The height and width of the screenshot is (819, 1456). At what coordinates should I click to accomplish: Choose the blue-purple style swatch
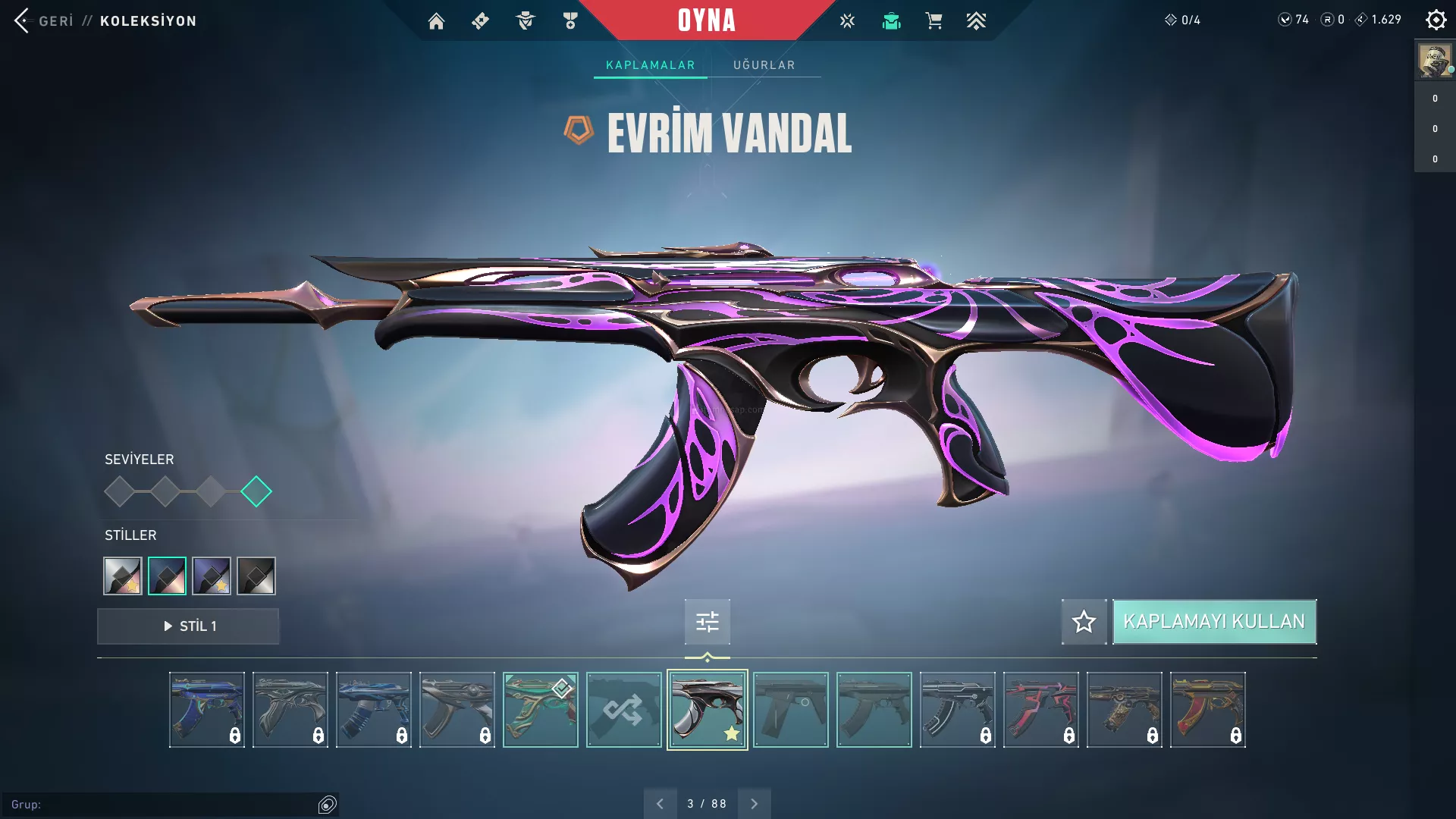[x=212, y=576]
